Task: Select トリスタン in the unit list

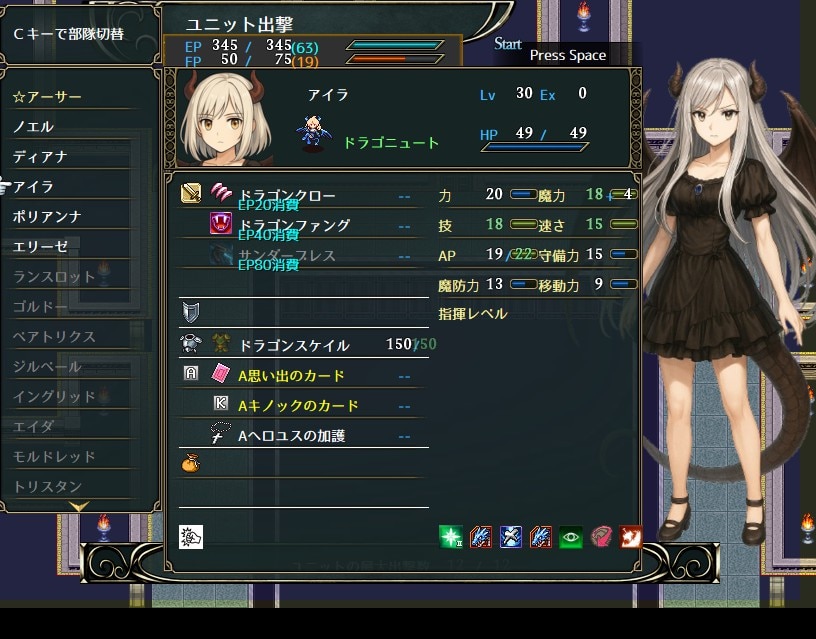Action: point(47,487)
